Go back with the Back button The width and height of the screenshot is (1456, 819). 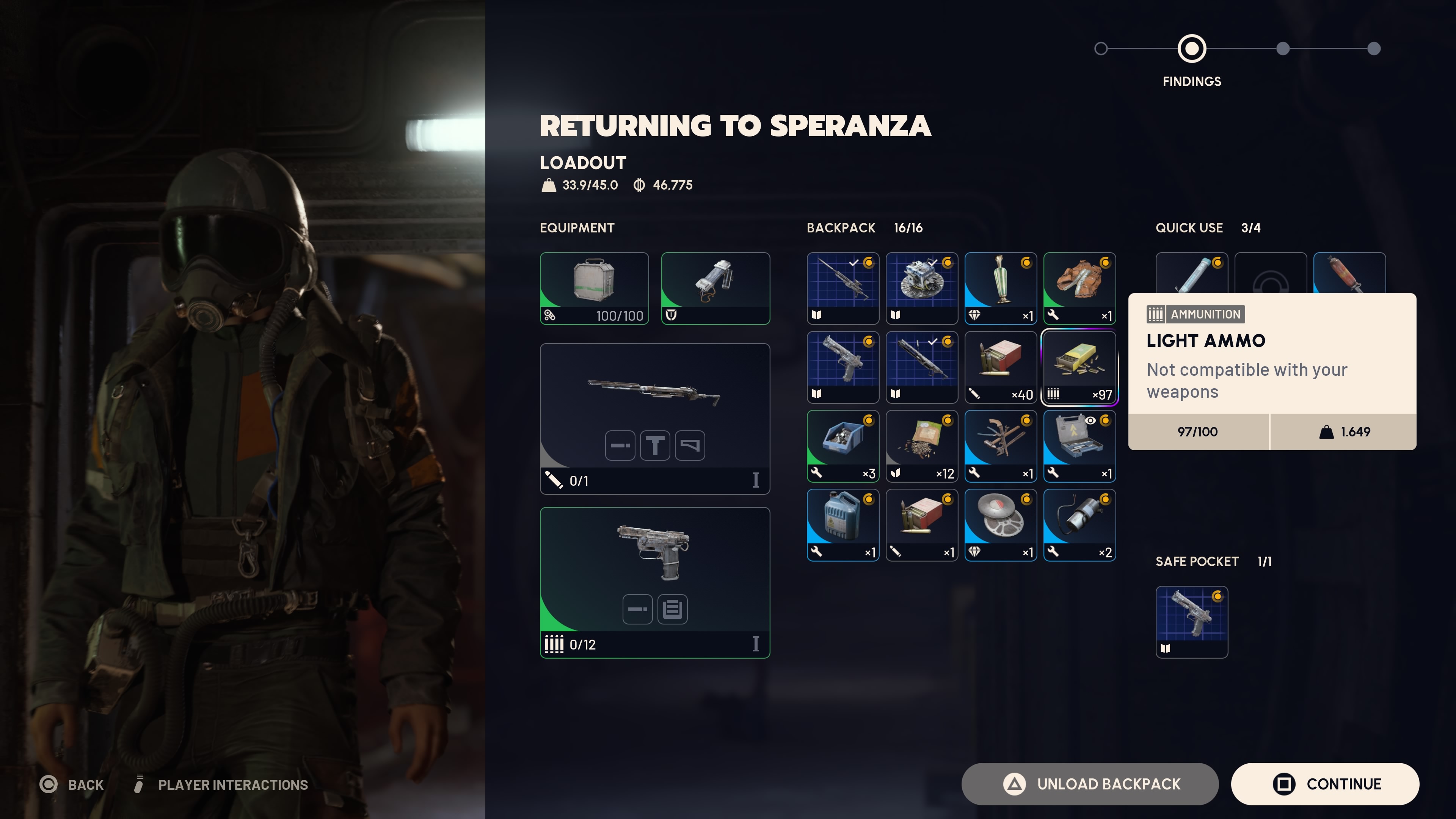[x=72, y=784]
